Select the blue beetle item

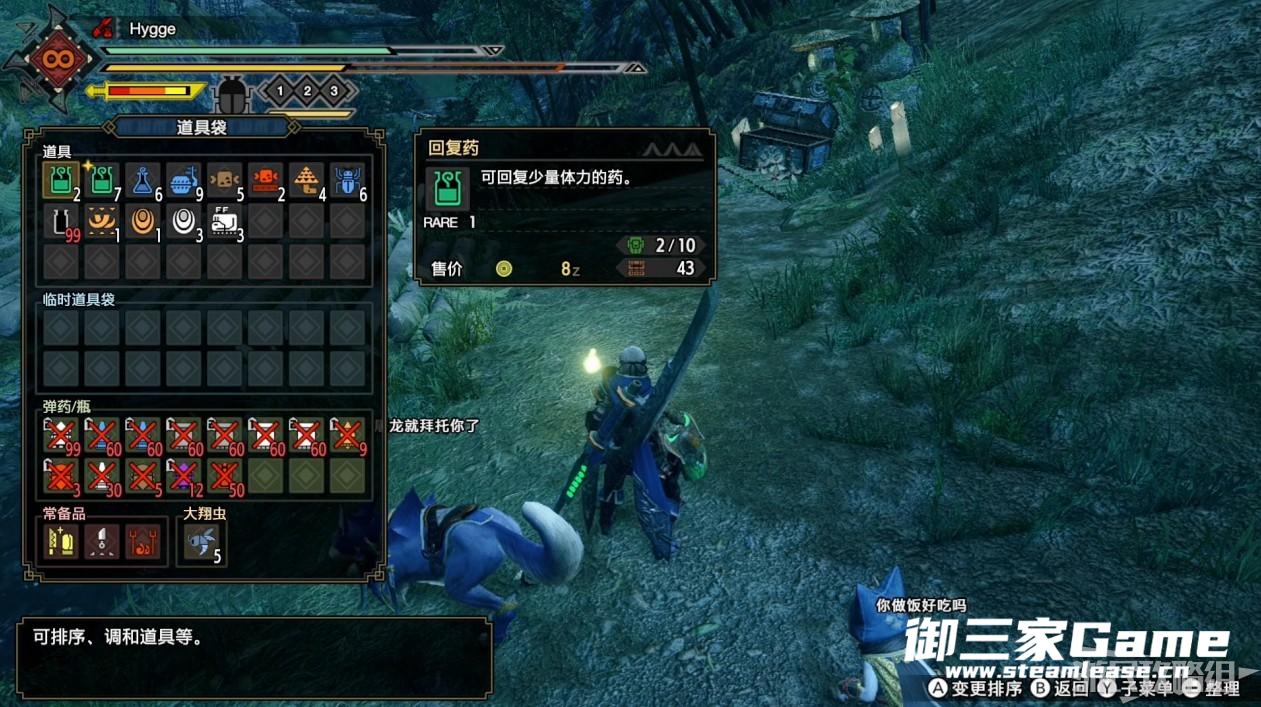click(348, 181)
